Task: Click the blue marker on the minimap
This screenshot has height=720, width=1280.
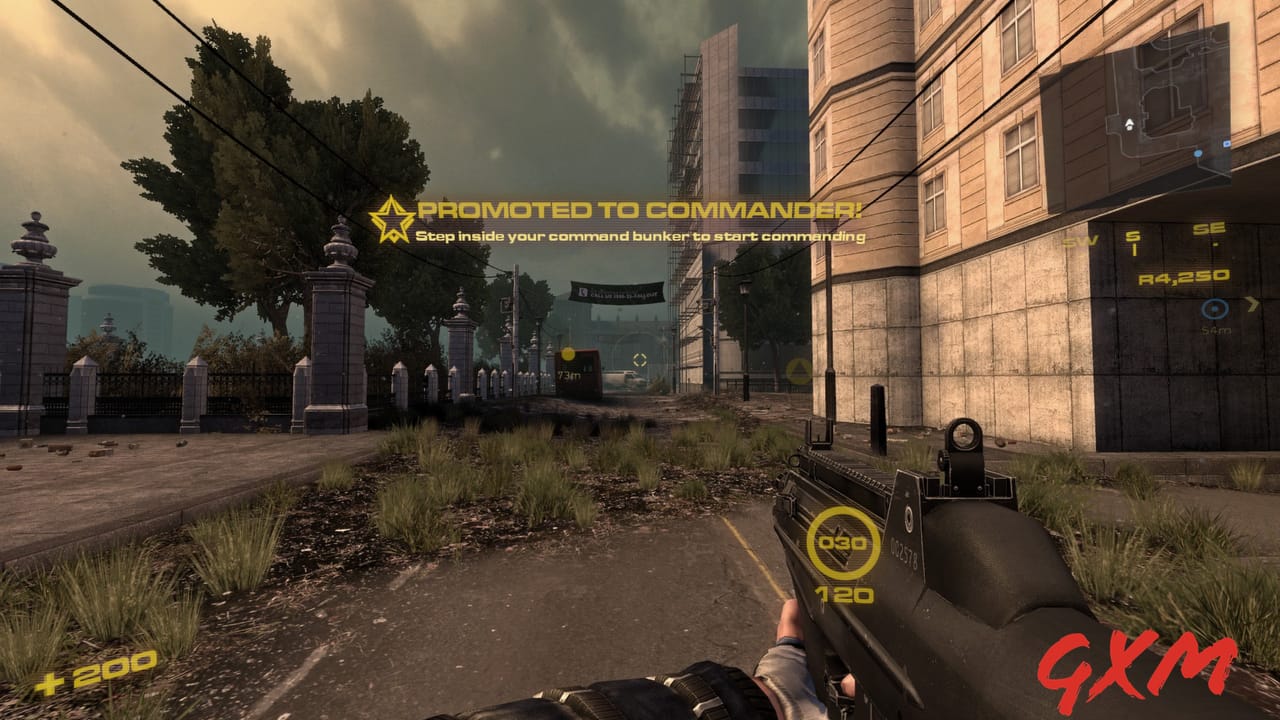Action: (x=1197, y=152)
